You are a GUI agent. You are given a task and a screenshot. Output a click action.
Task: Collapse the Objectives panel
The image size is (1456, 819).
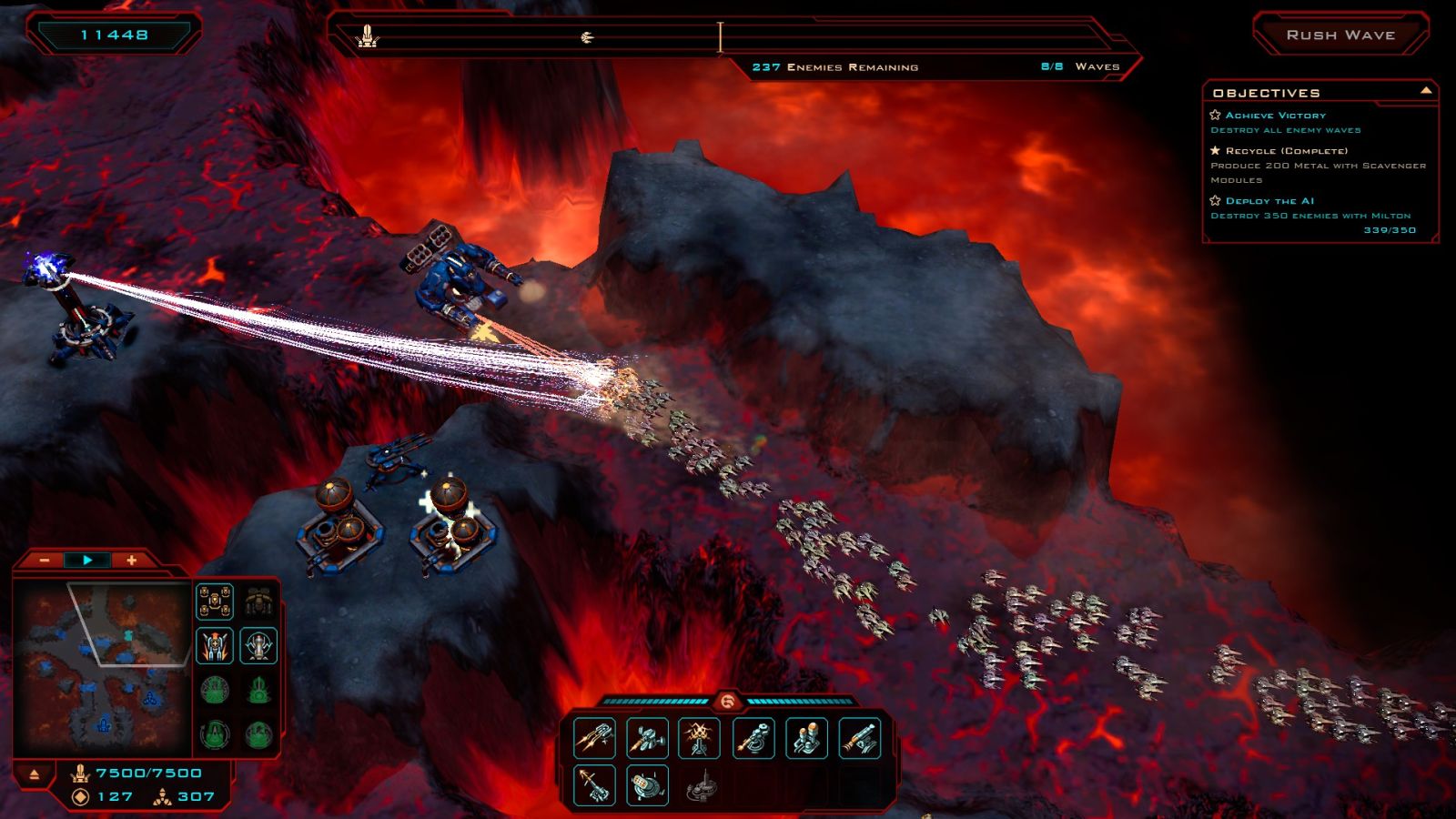1425,91
